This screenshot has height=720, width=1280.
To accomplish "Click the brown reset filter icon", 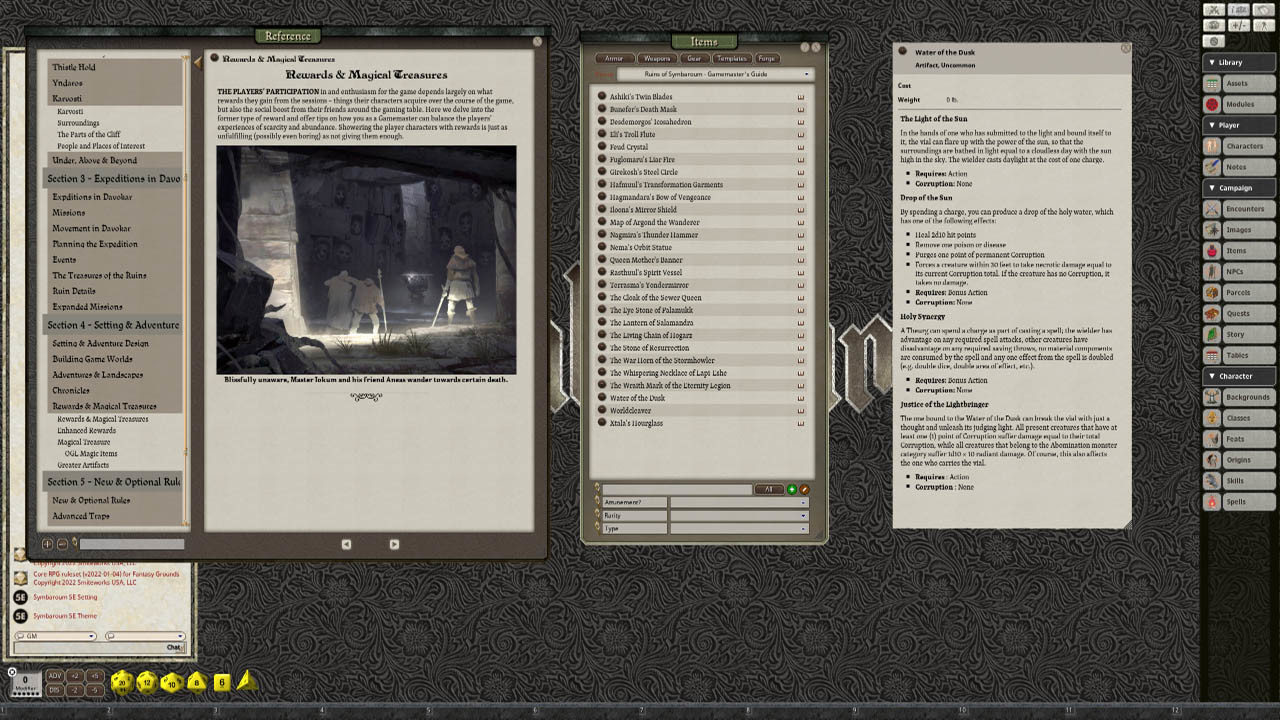I will tap(805, 489).
